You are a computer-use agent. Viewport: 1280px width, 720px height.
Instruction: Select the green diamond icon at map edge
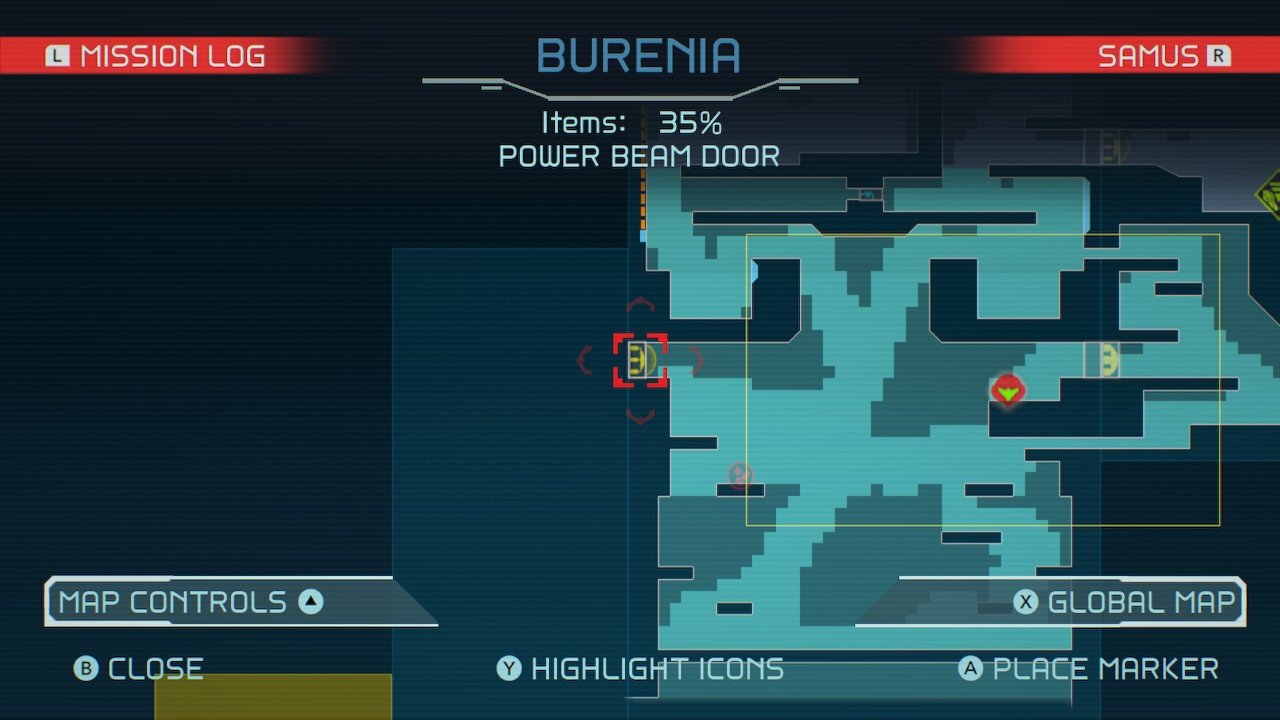coord(1270,194)
